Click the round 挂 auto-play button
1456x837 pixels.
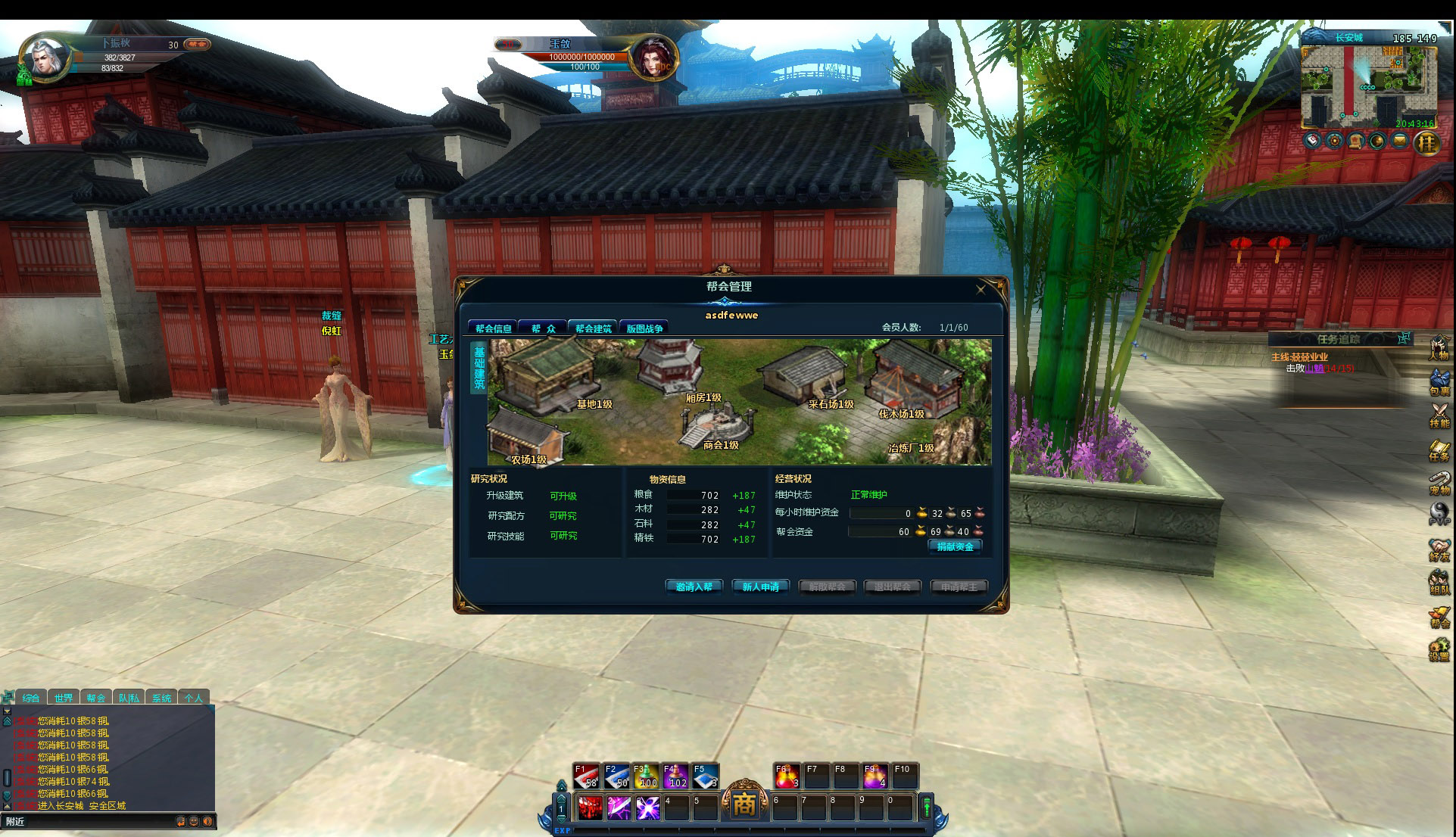click(1427, 142)
